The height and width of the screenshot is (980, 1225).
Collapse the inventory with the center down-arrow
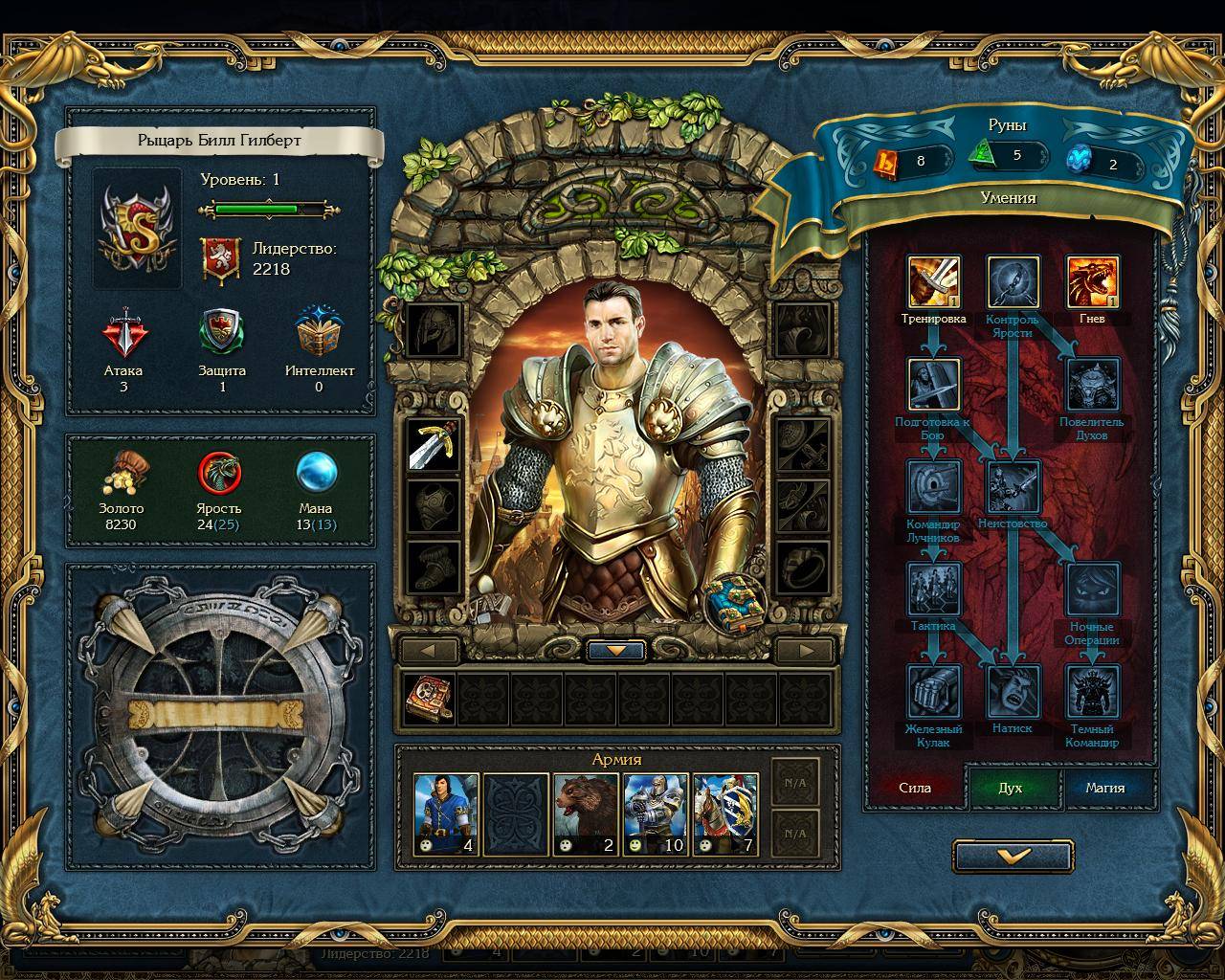[617, 651]
